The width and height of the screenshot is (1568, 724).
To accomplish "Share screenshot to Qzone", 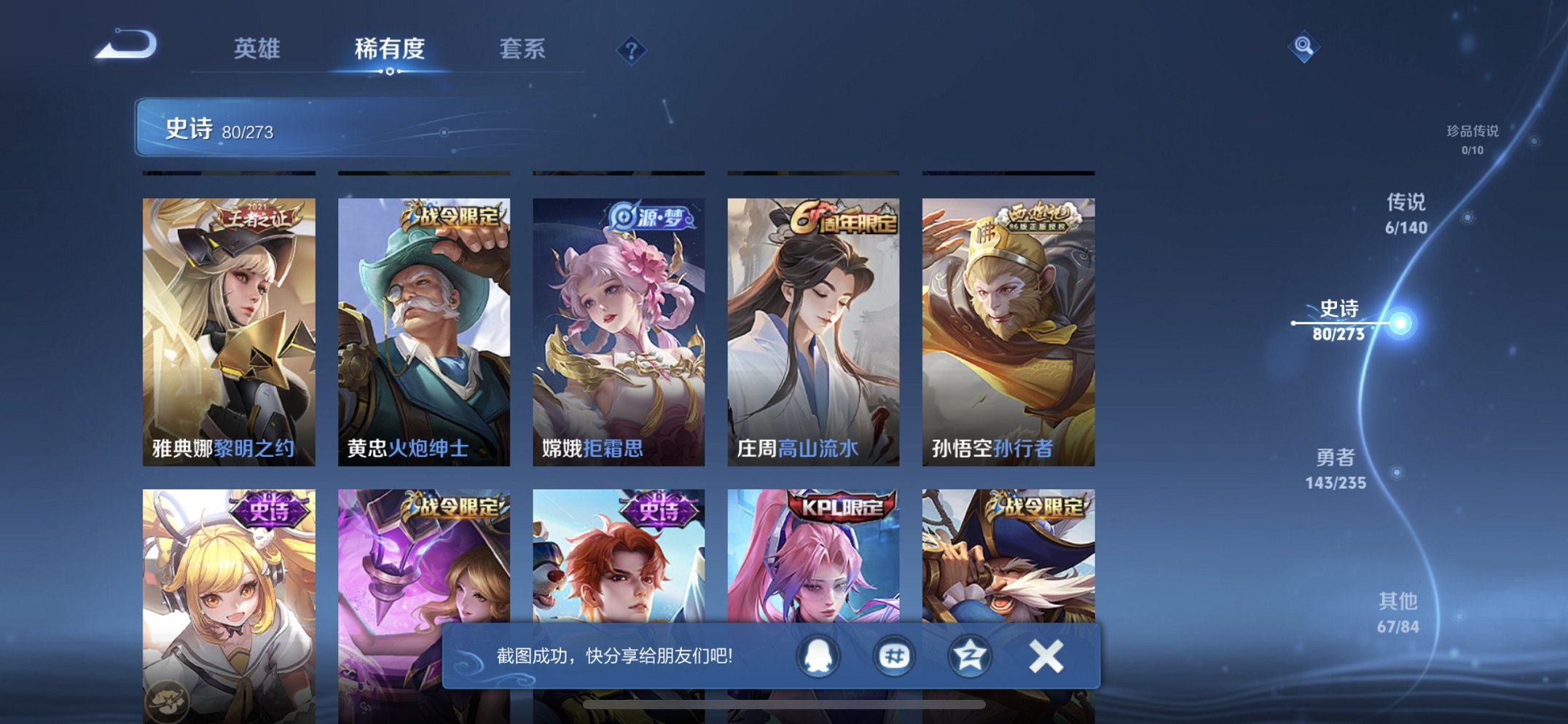I will point(969,656).
